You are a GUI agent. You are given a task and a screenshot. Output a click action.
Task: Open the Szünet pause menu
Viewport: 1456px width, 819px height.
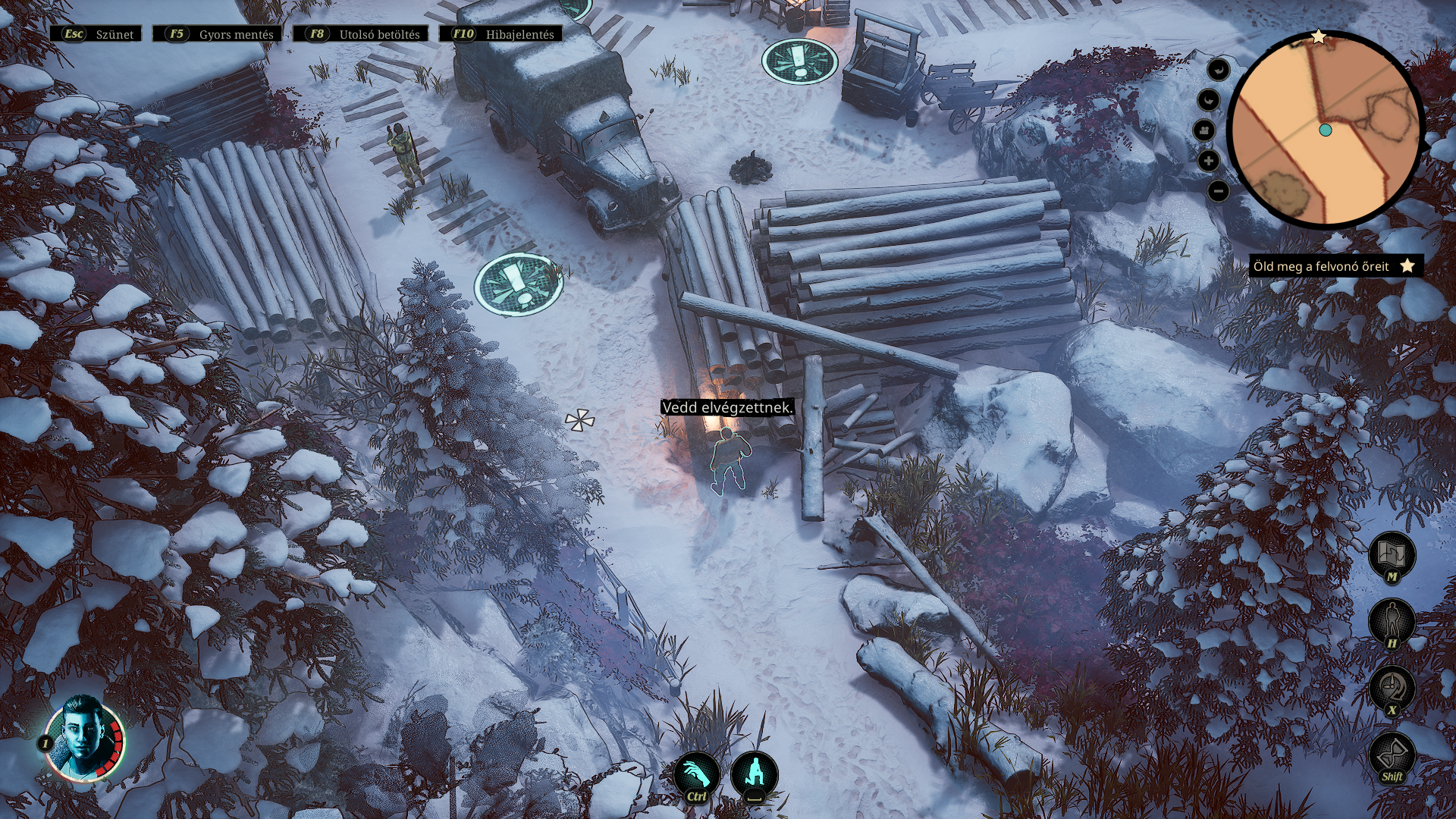click(x=96, y=34)
